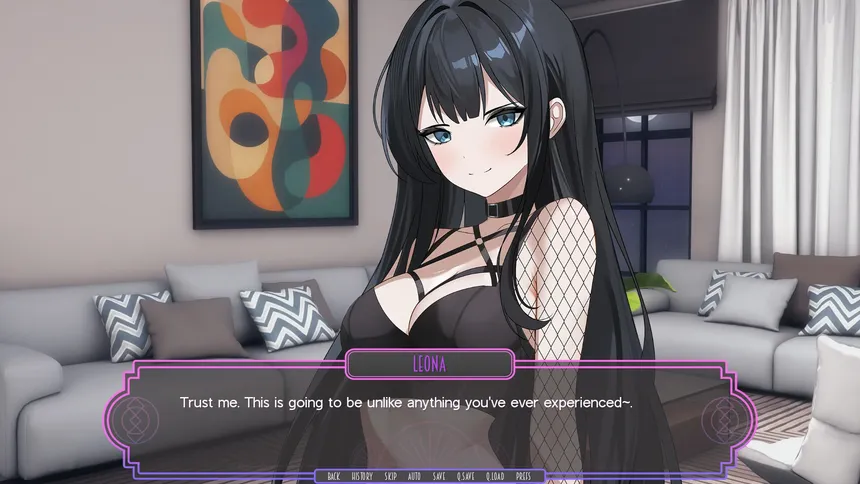The image size is (860, 484).
Task: Open the Save menu
Action: point(439,476)
